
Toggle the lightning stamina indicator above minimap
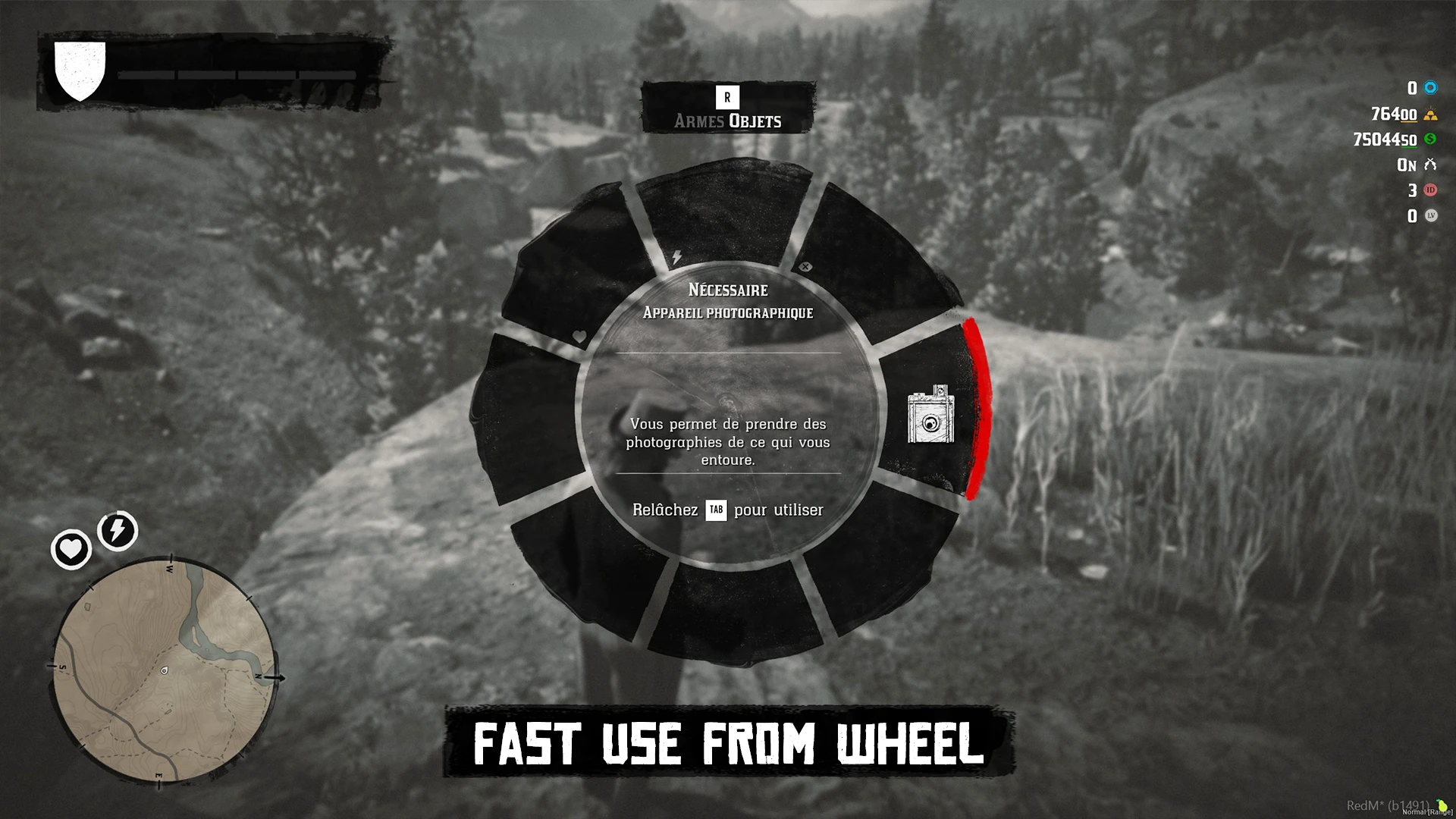[x=116, y=531]
